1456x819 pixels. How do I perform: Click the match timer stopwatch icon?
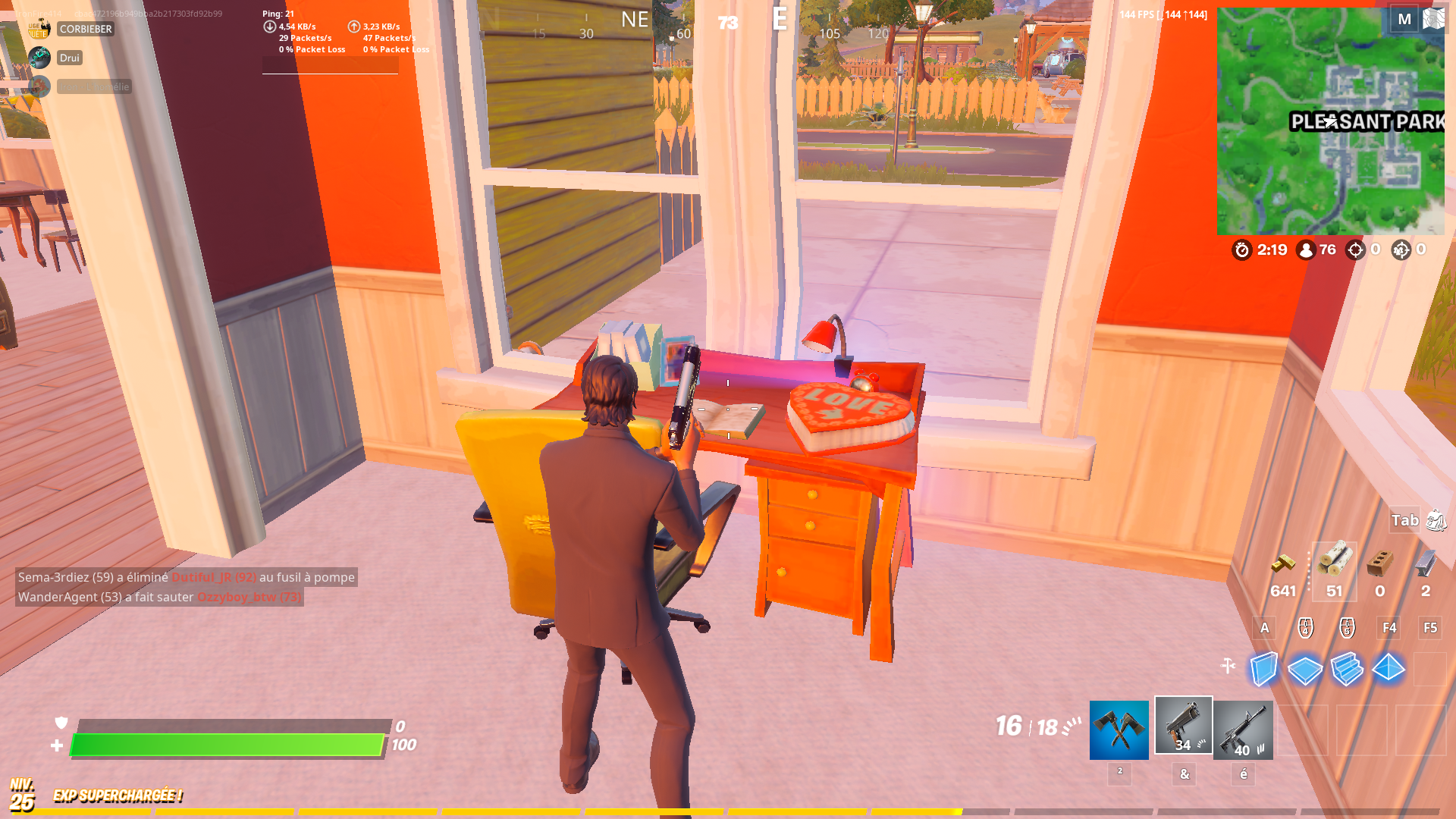click(1242, 250)
